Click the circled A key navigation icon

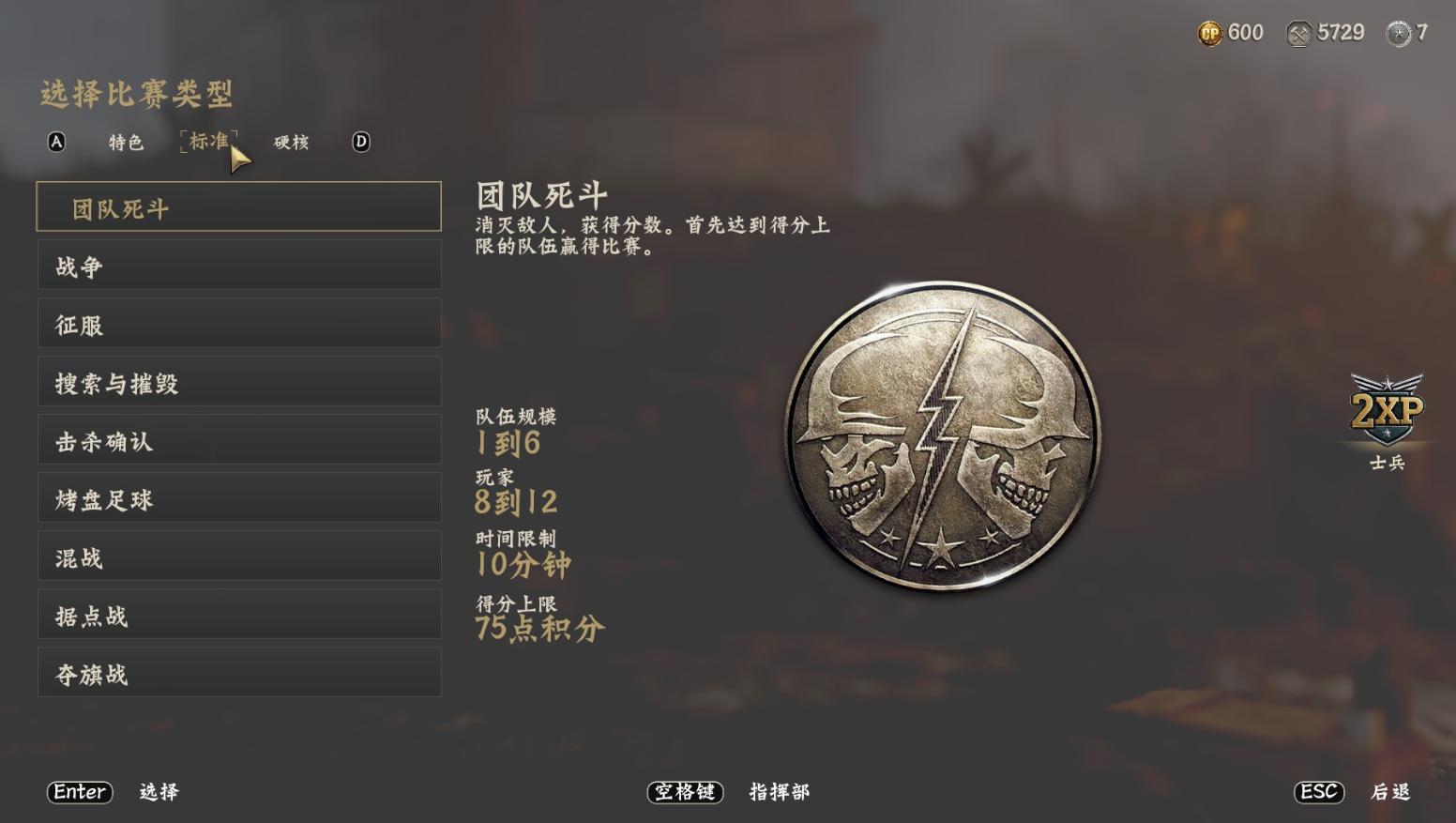click(56, 142)
